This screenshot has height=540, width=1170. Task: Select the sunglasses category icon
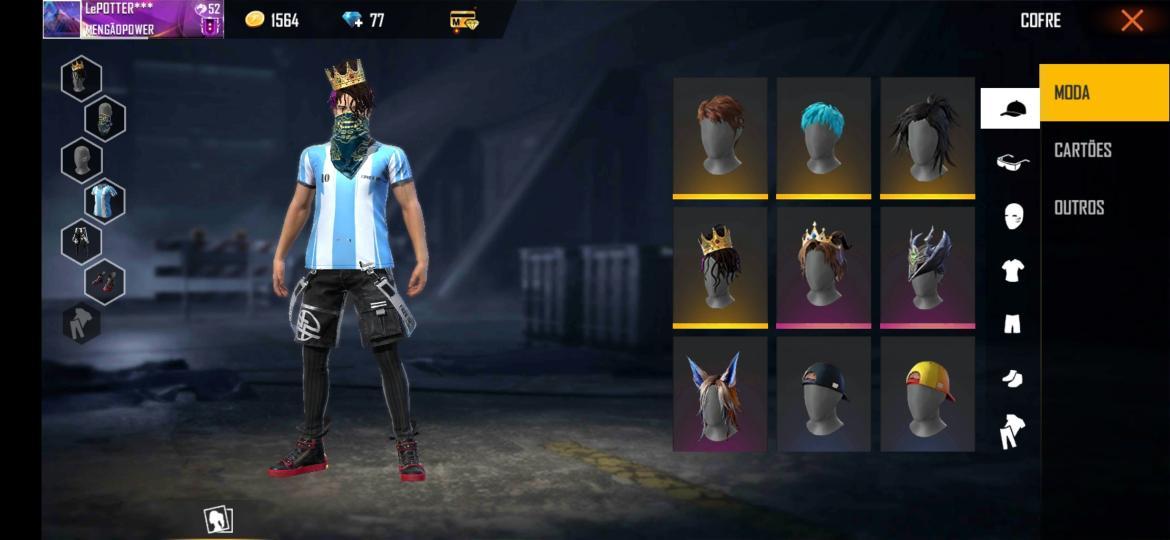point(1012,162)
